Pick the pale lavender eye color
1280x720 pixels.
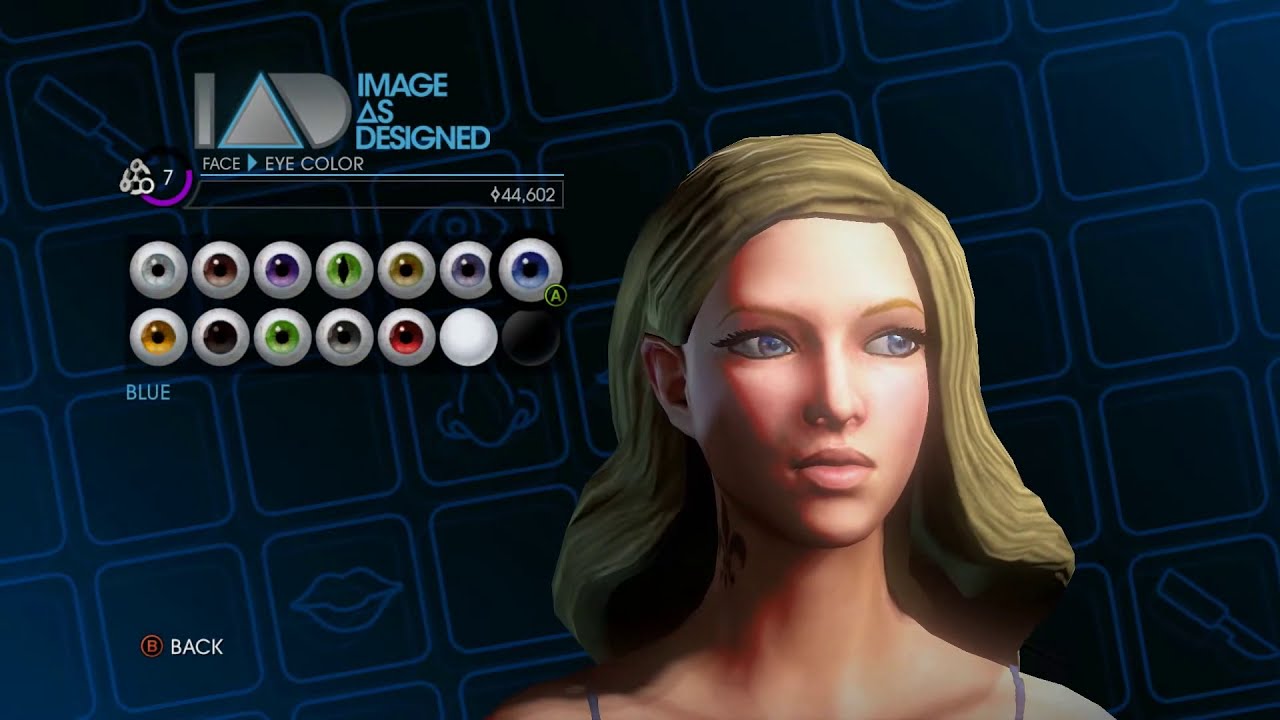(468, 270)
